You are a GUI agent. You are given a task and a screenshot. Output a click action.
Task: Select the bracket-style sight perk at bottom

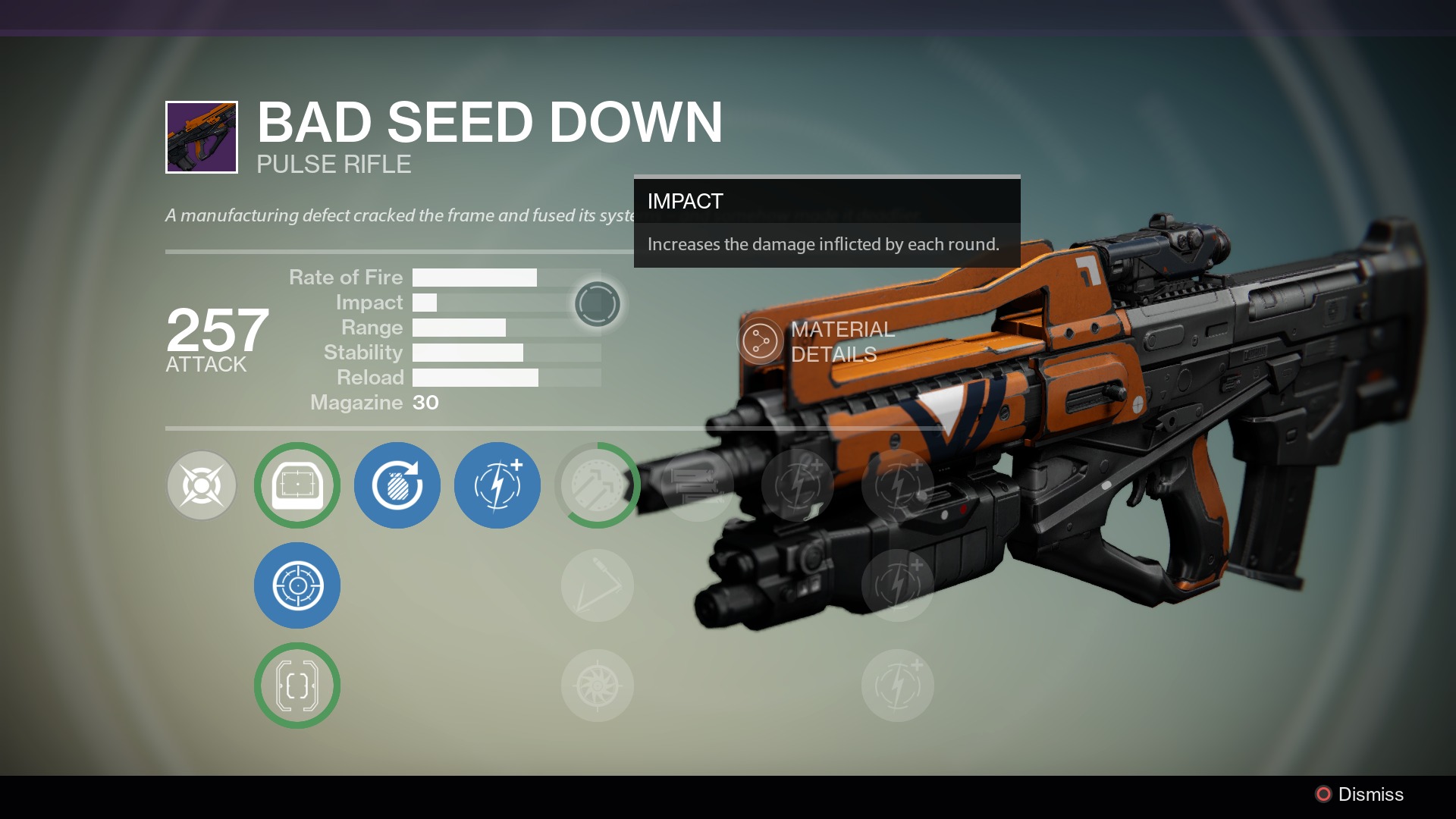[297, 685]
